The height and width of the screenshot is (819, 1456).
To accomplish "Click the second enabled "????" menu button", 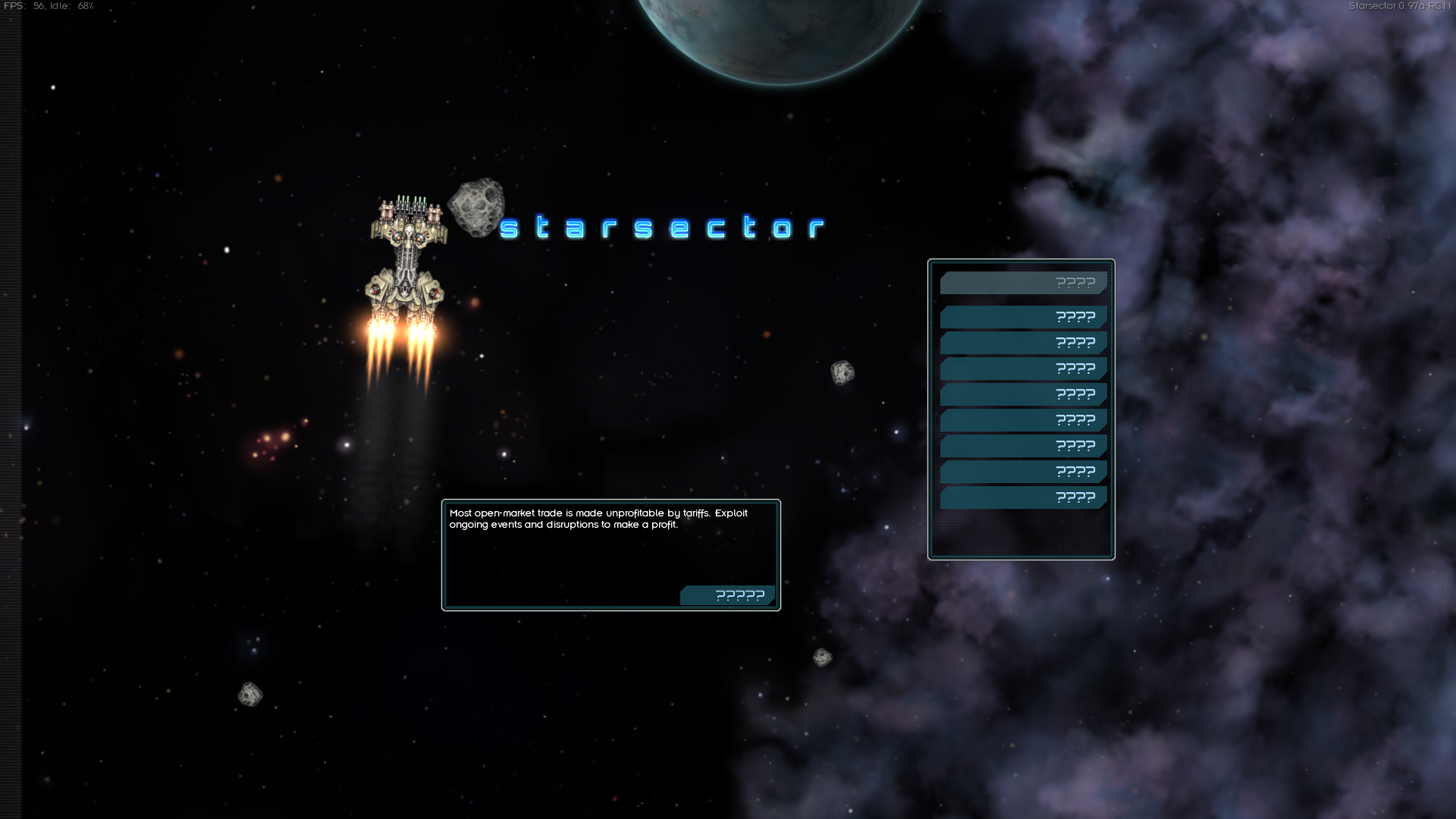I will point(1023,342).
